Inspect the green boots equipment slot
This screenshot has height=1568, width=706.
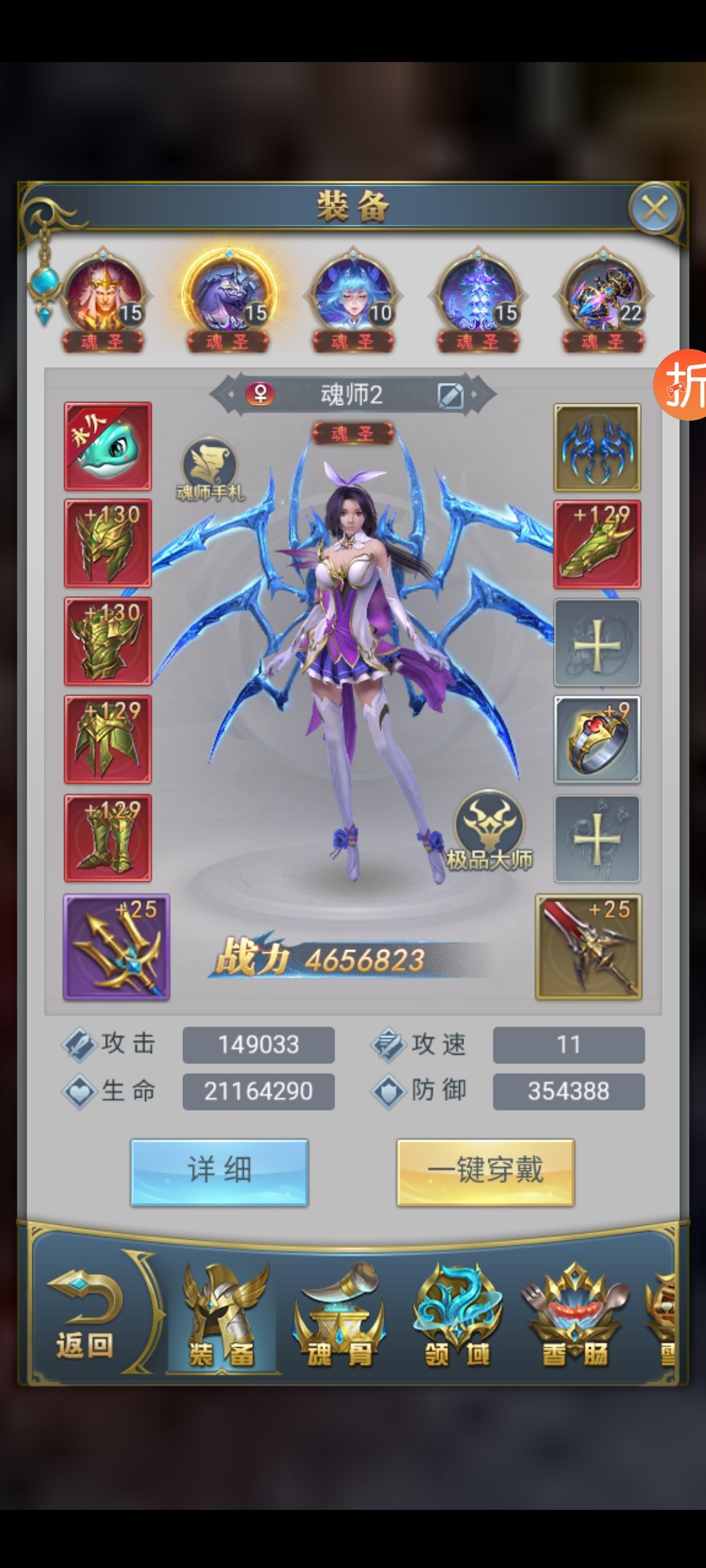tap(108, 838)
